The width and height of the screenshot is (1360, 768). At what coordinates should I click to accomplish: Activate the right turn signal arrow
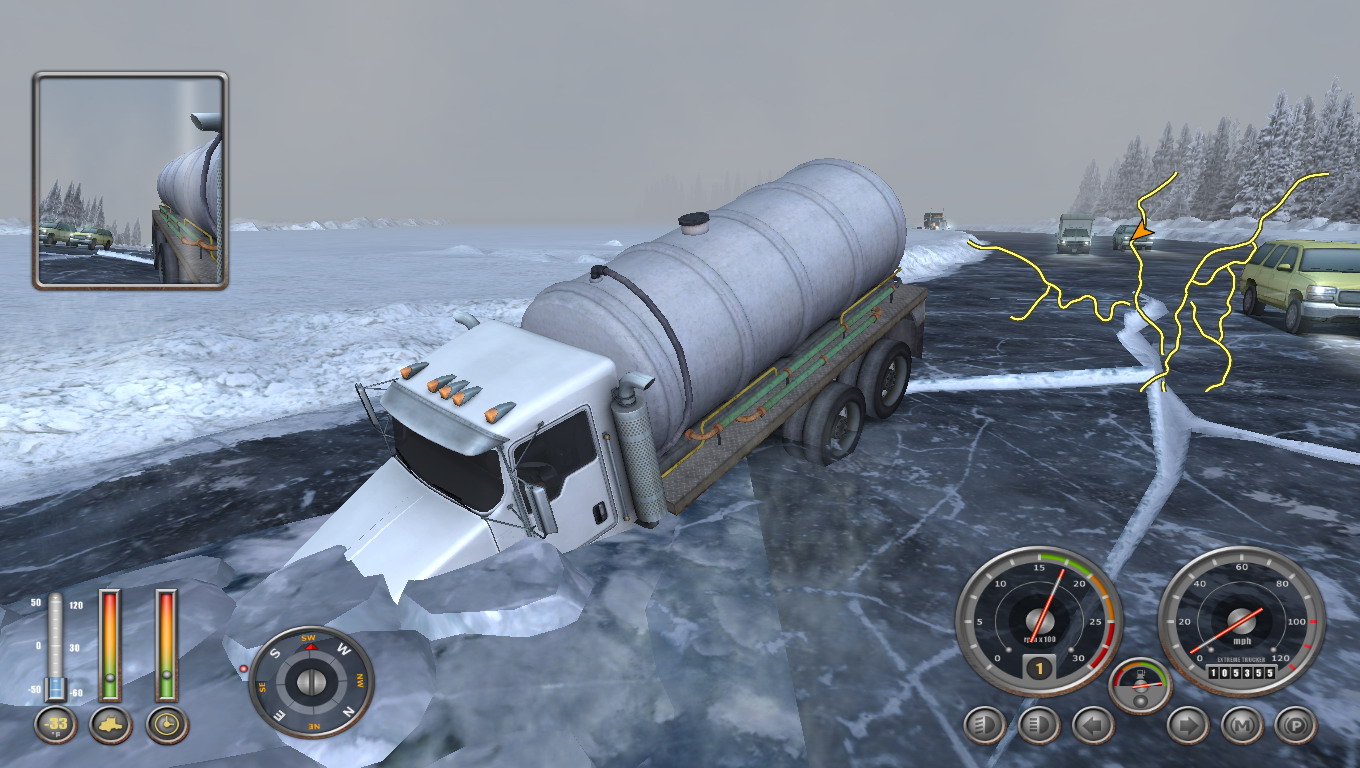(1188, 725)
